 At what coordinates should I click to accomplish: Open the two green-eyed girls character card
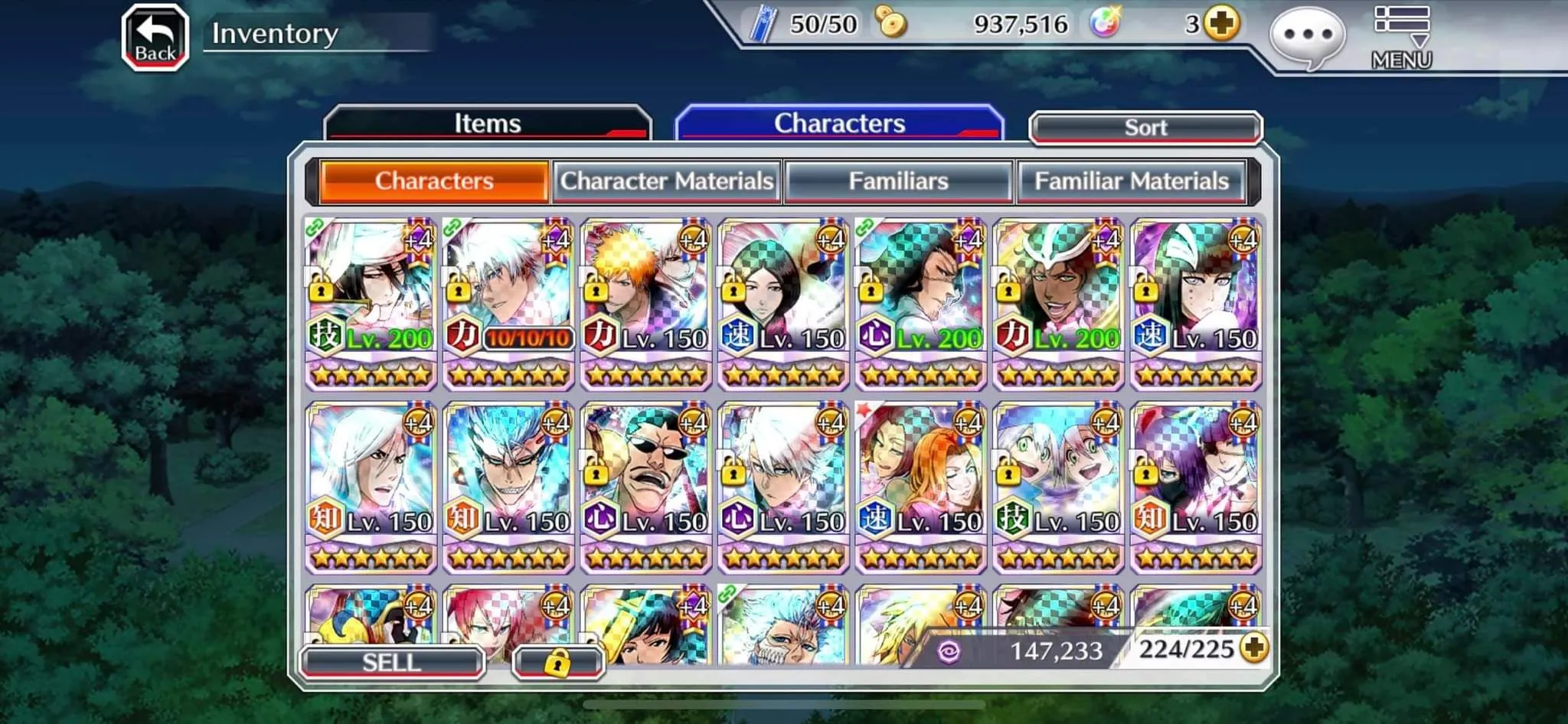pyautogui.click(x=1058, y=487)
